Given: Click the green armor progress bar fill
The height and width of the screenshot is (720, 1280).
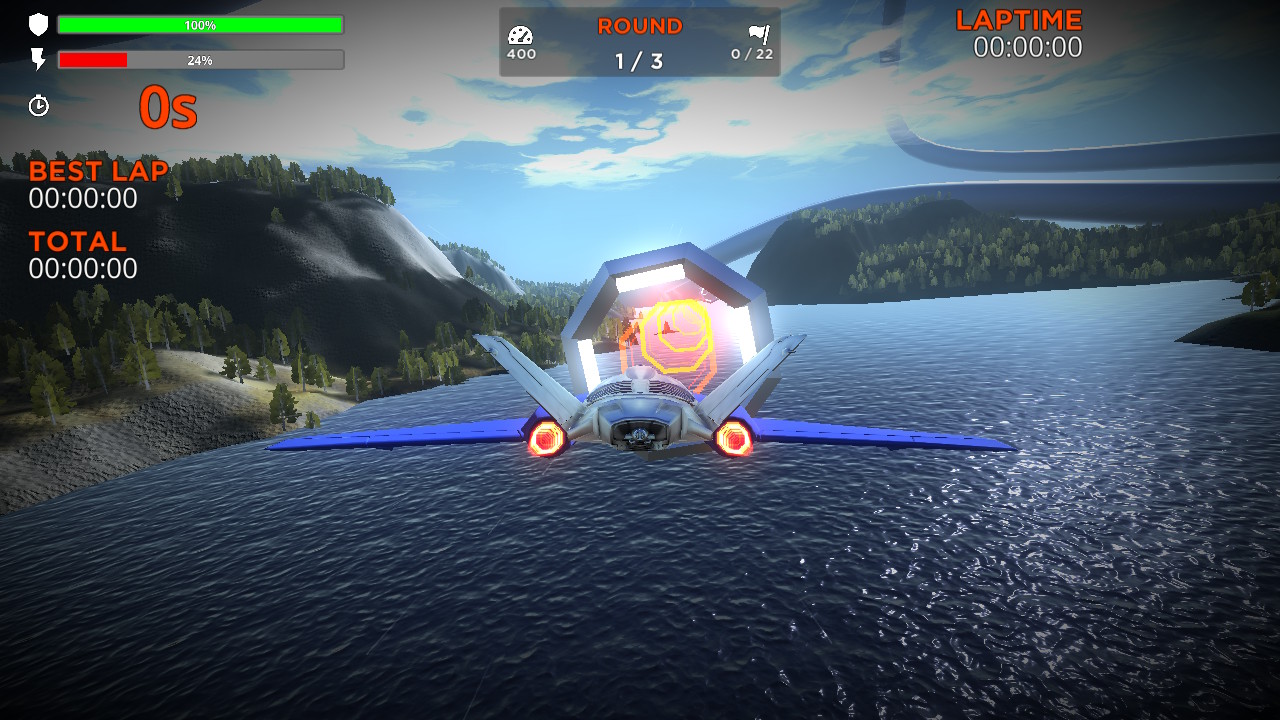Looking at the screenshot, I should point(200,24).
